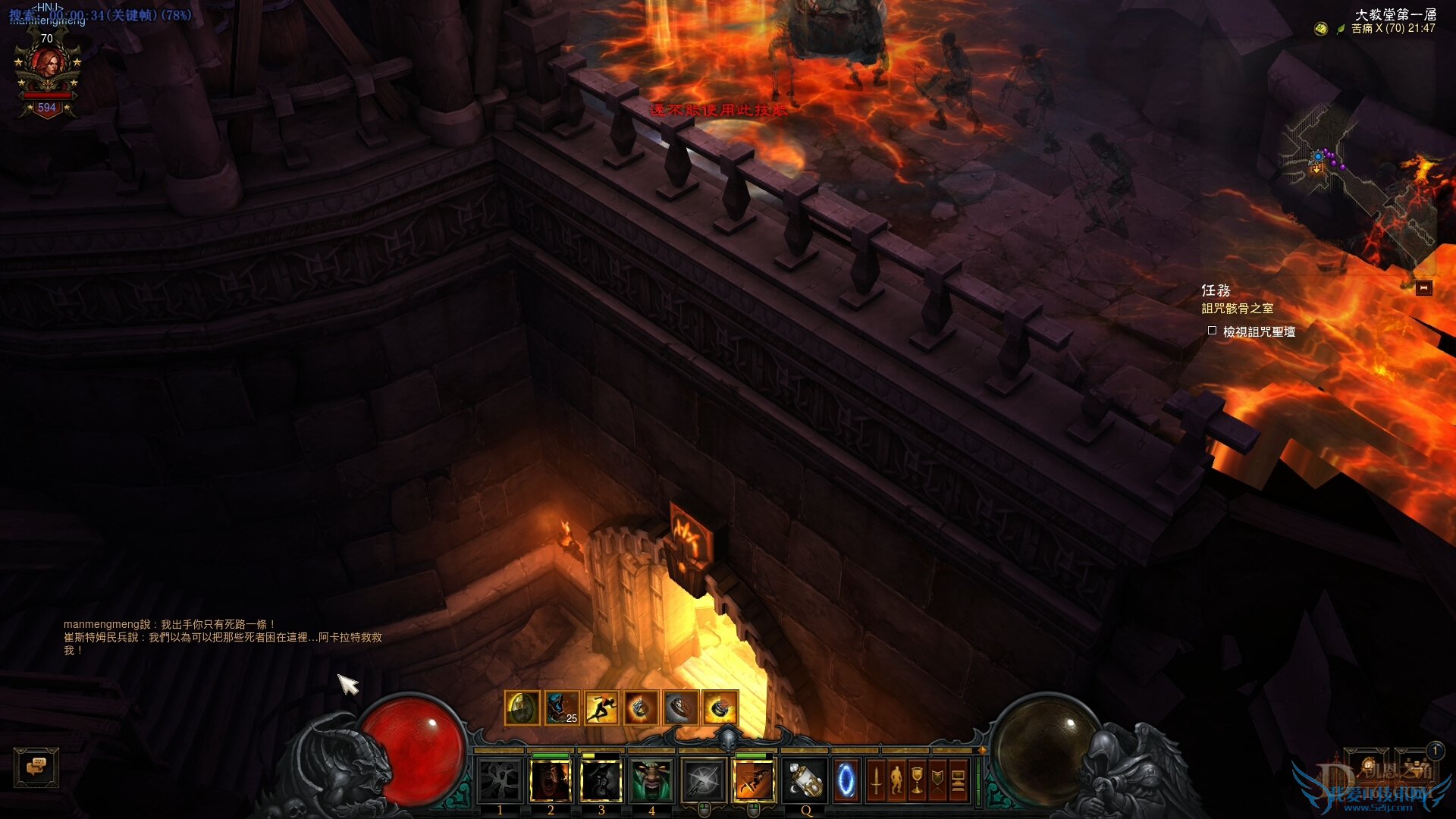Open the golden chalice menu button
This screenshot has width=1456, height=819.
tap(917, 781)
